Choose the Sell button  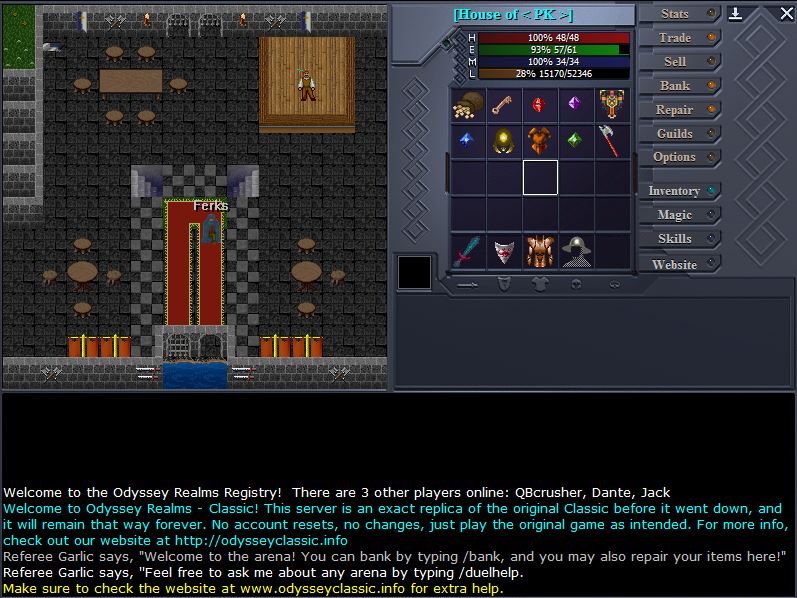click(x=678, y=62)
